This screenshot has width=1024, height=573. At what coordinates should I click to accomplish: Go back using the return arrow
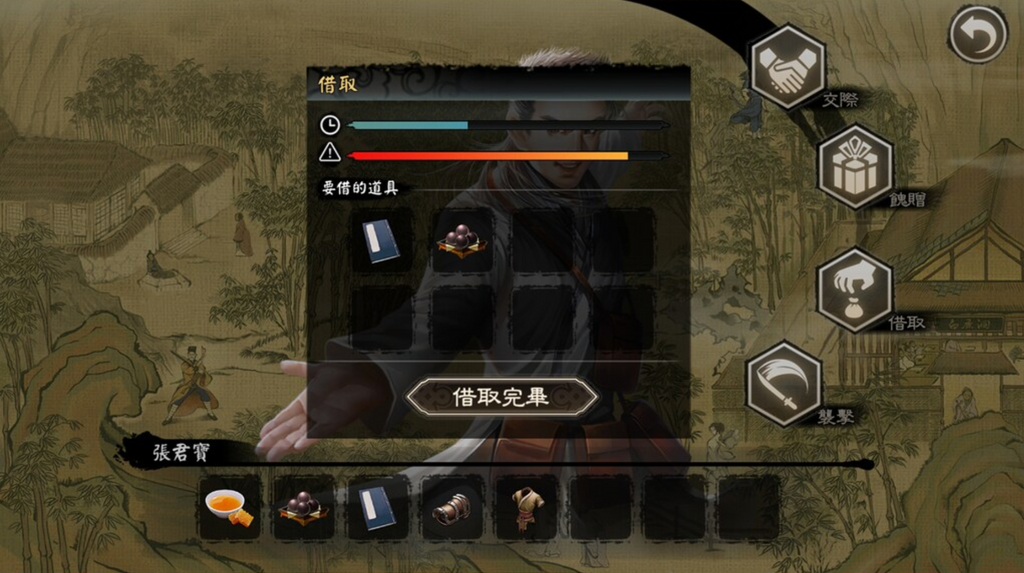click(x=977, y=35)
